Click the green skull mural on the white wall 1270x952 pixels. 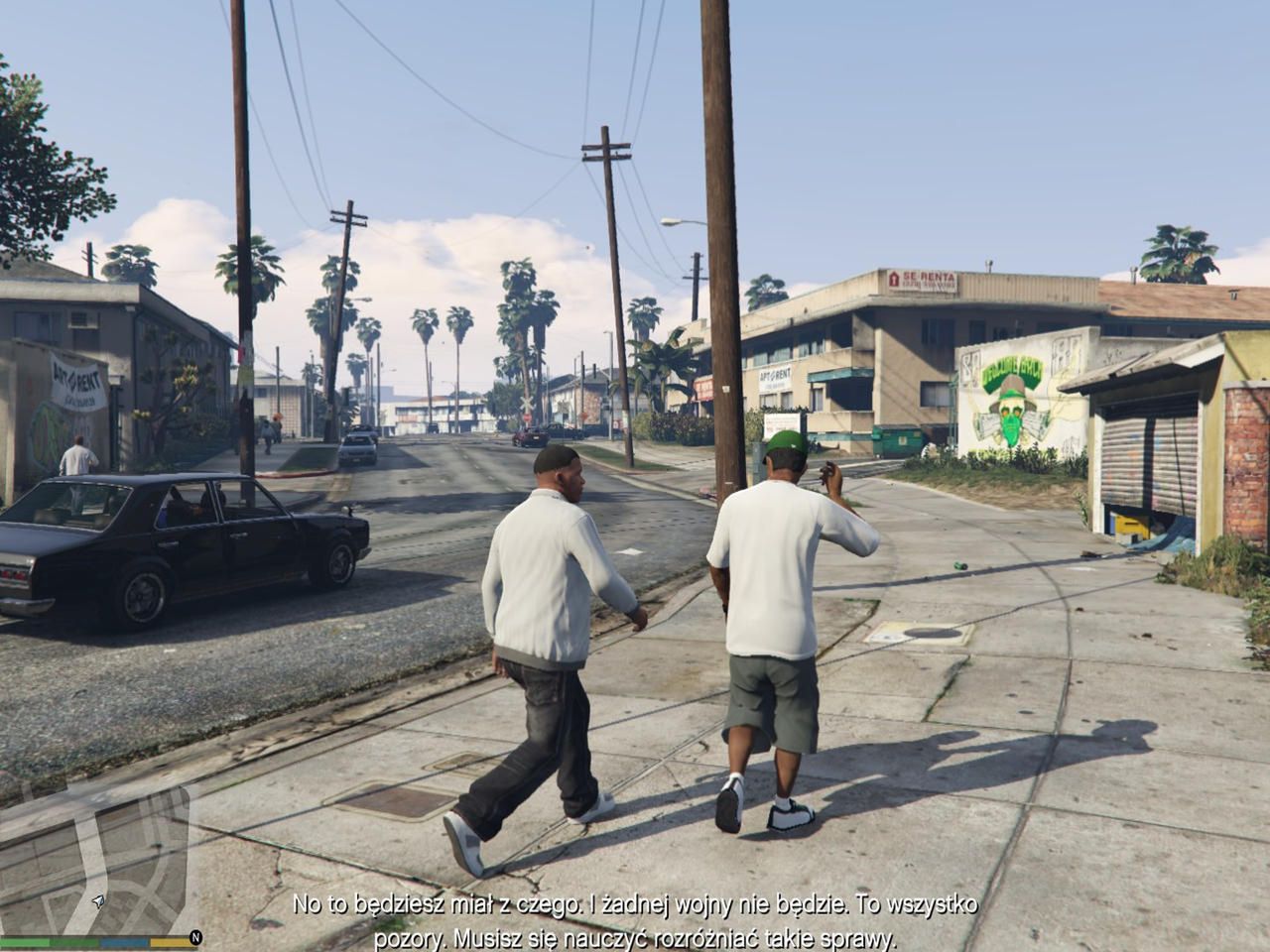click(1012, 407)
